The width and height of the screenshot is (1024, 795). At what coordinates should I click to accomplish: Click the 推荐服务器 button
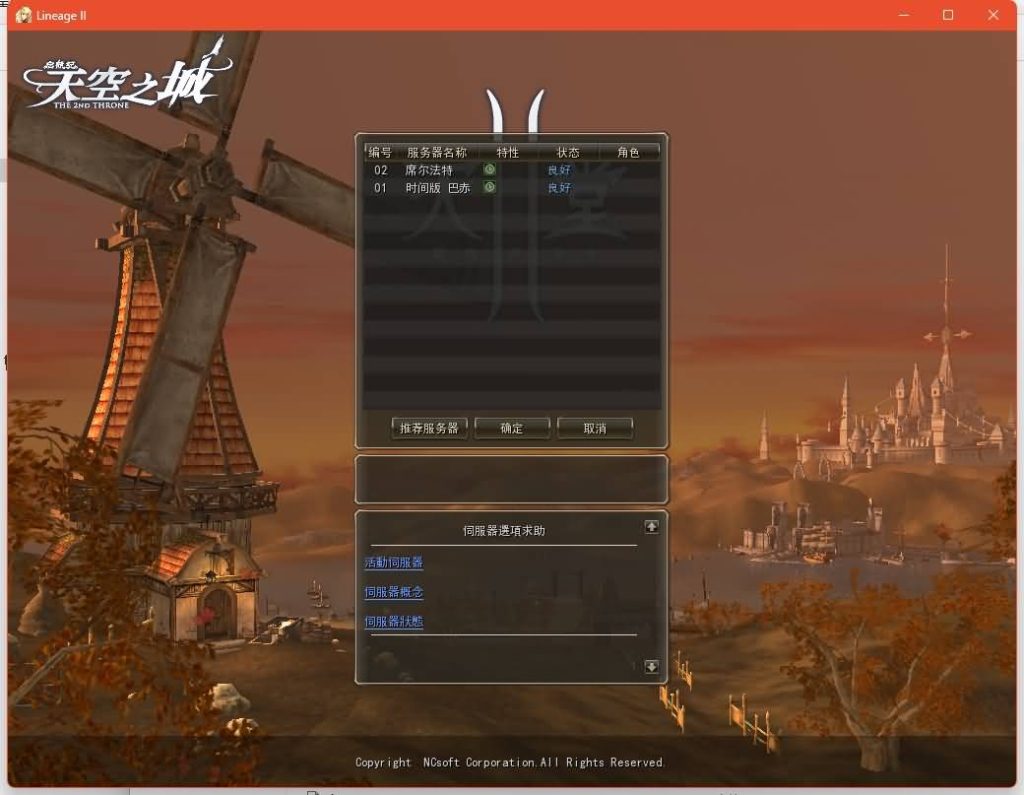coord(429,428)
